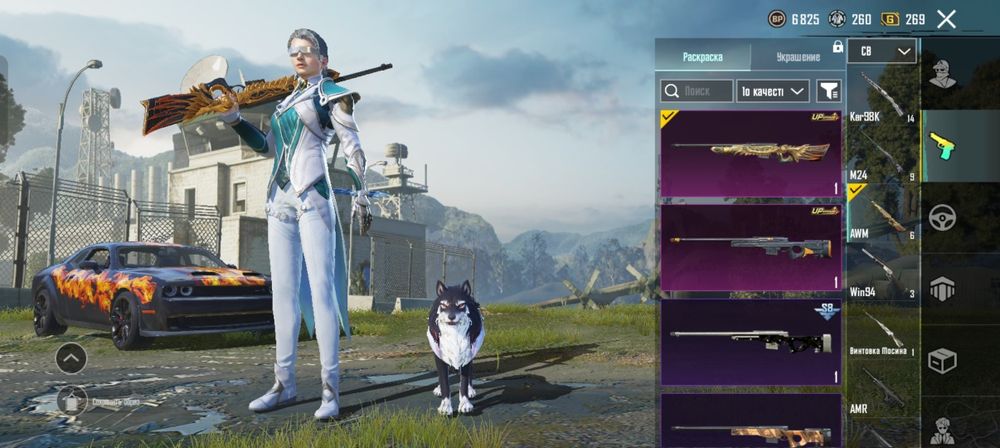Switch to the Раскраска tab
The width and height of the screenshot is (1000, 448).
[x=702, y=56]
